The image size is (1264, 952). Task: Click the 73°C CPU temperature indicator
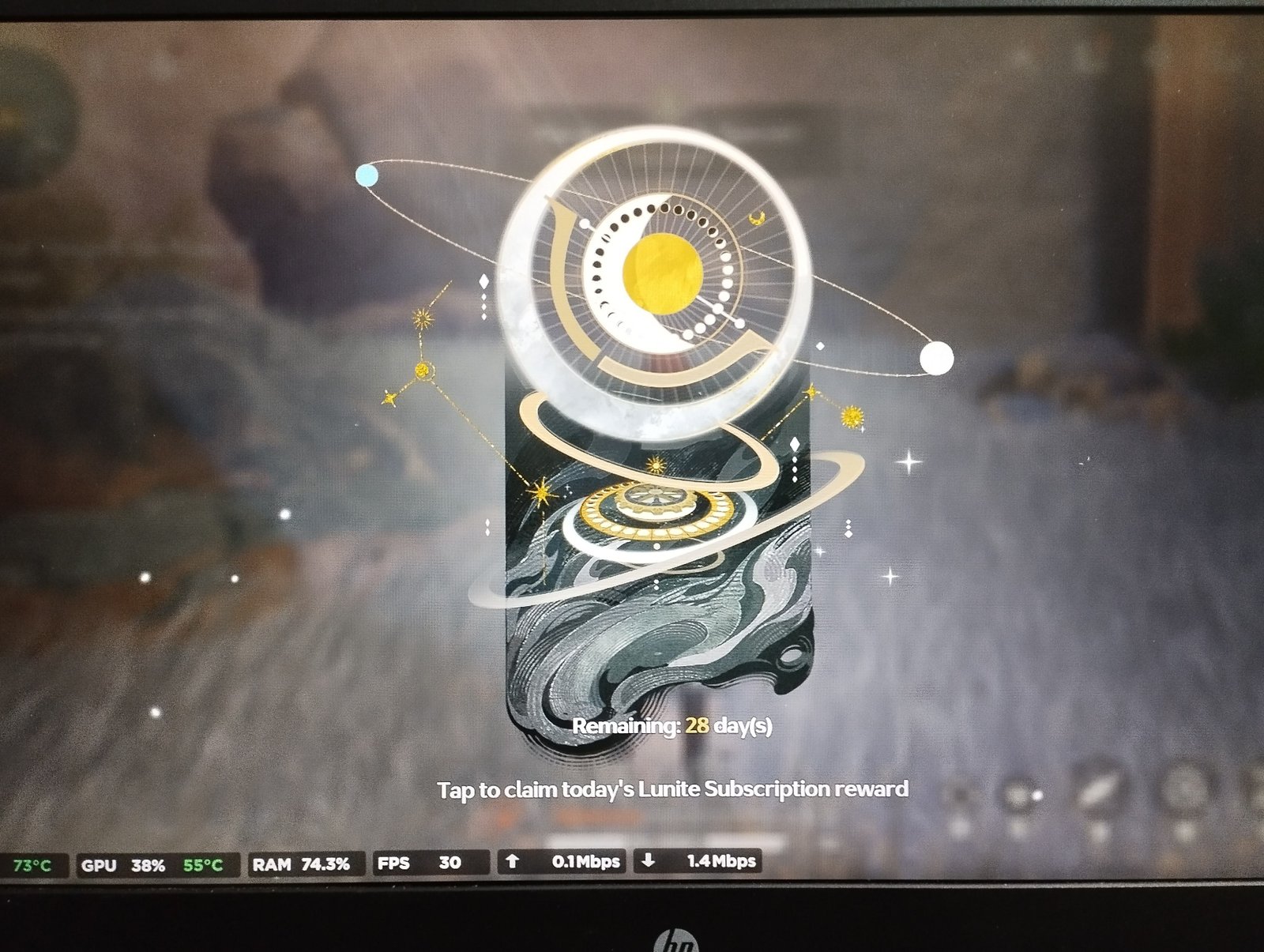click(x=32, y=864)
